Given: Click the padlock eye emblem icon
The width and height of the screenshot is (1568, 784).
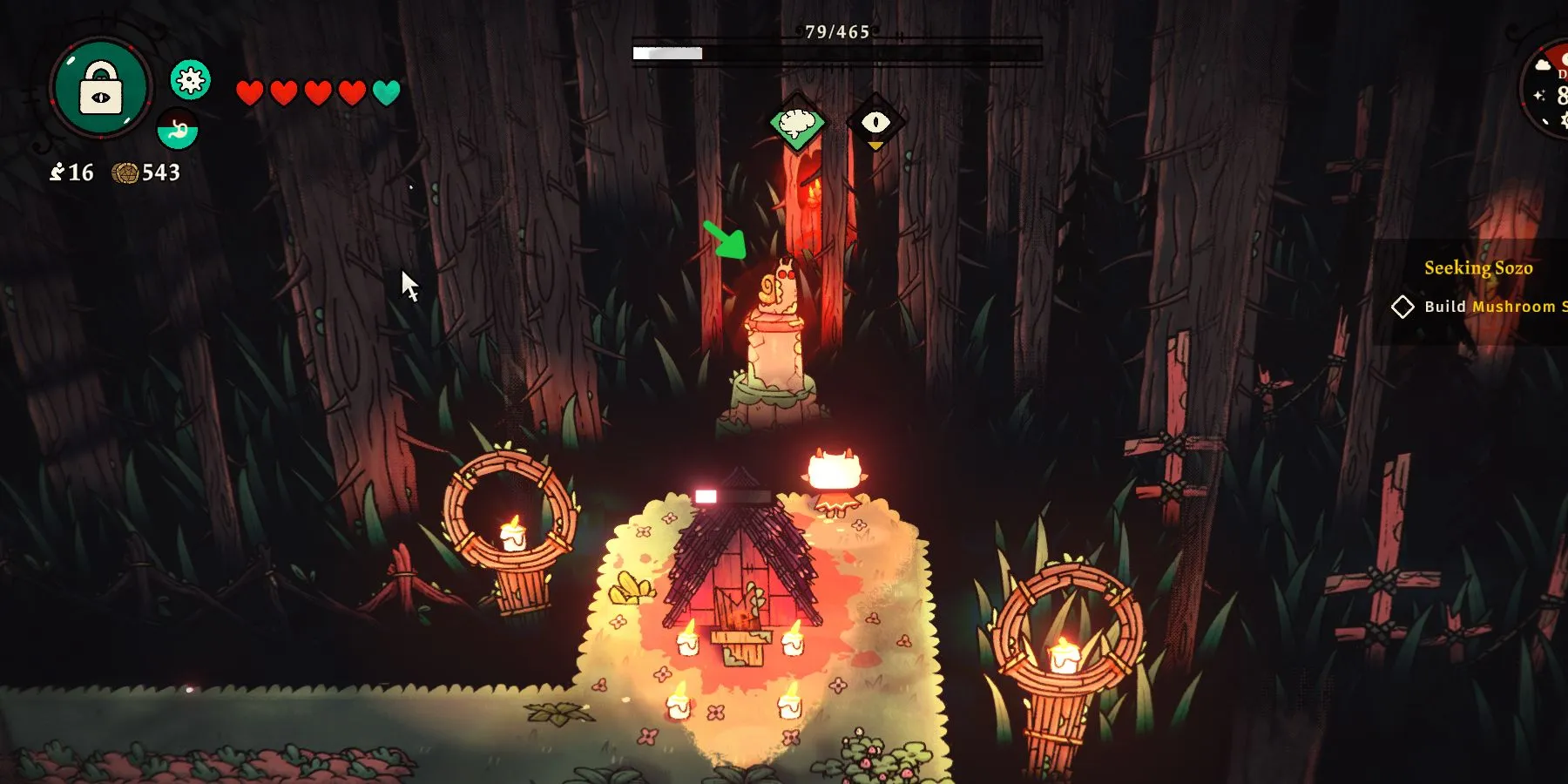Looking at the screenshot, I should point(101,88).
